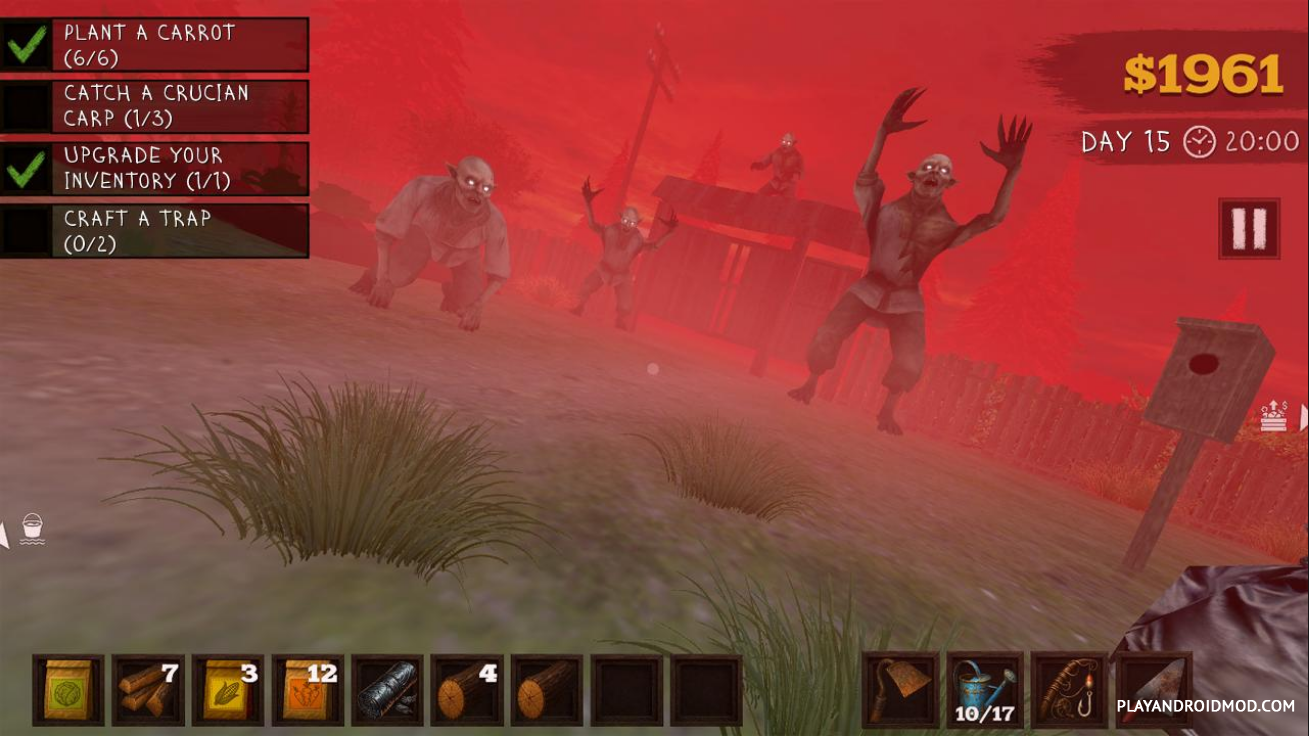
Task: Equip the rusty hoe tool
Action: click(900, 689)
